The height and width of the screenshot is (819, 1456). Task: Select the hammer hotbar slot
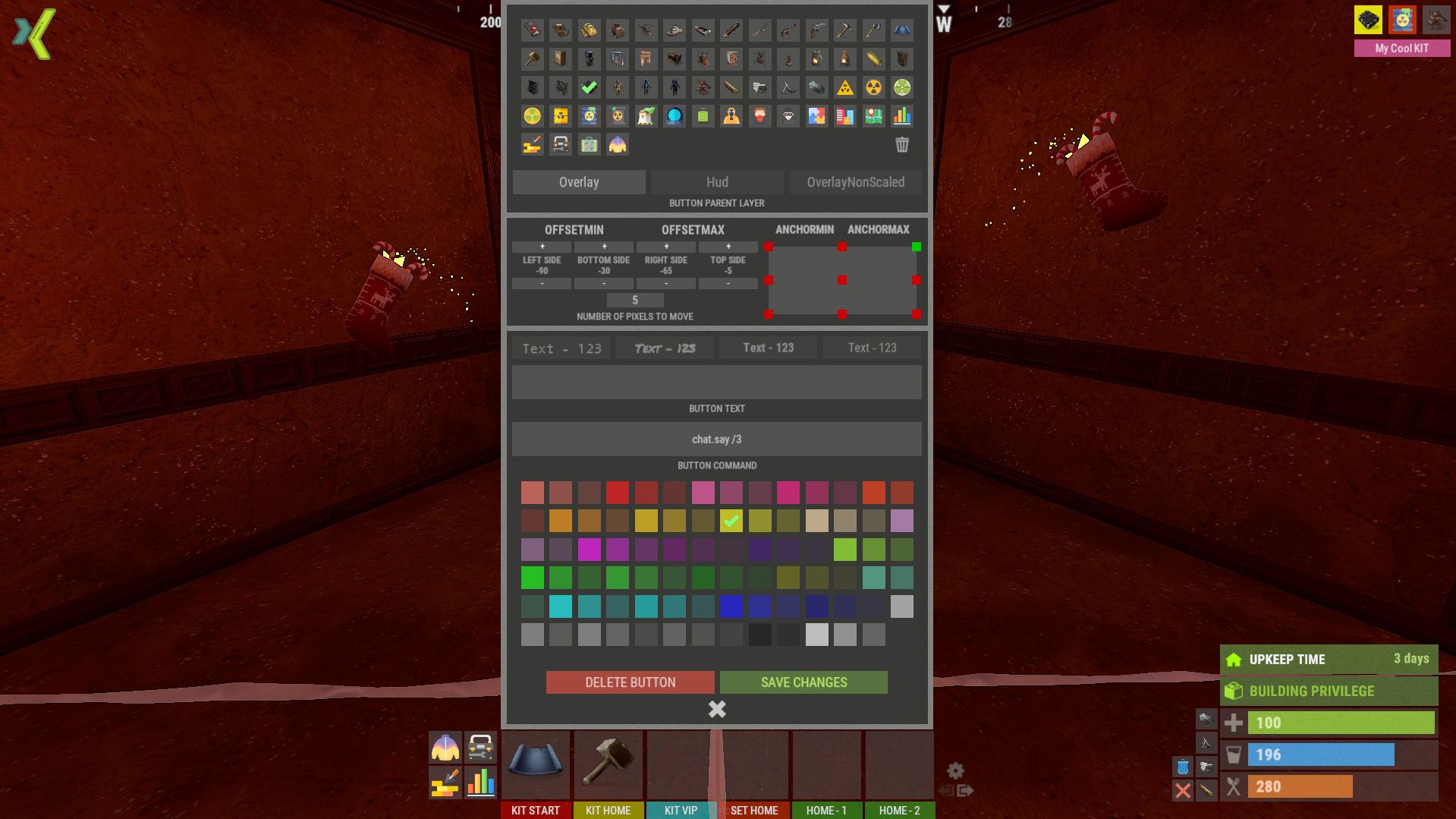[x=609, y=762]
